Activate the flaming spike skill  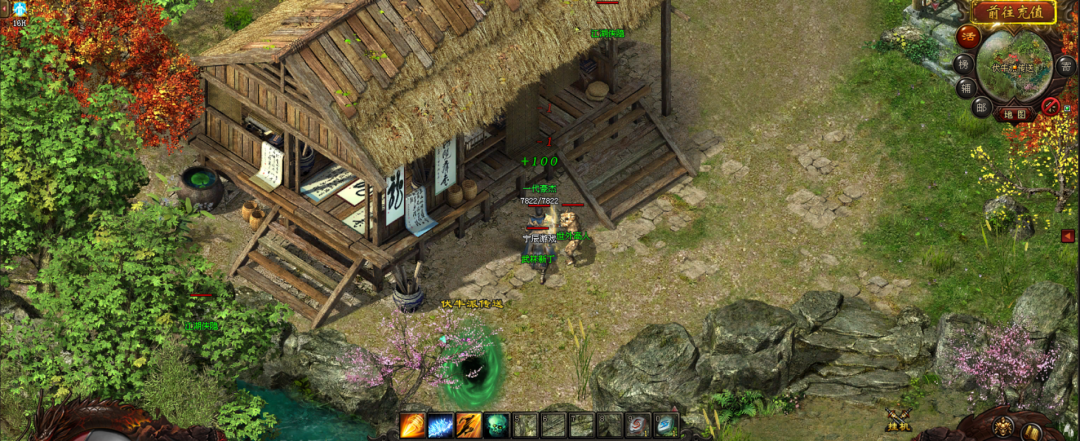click(x=413, y=425)
